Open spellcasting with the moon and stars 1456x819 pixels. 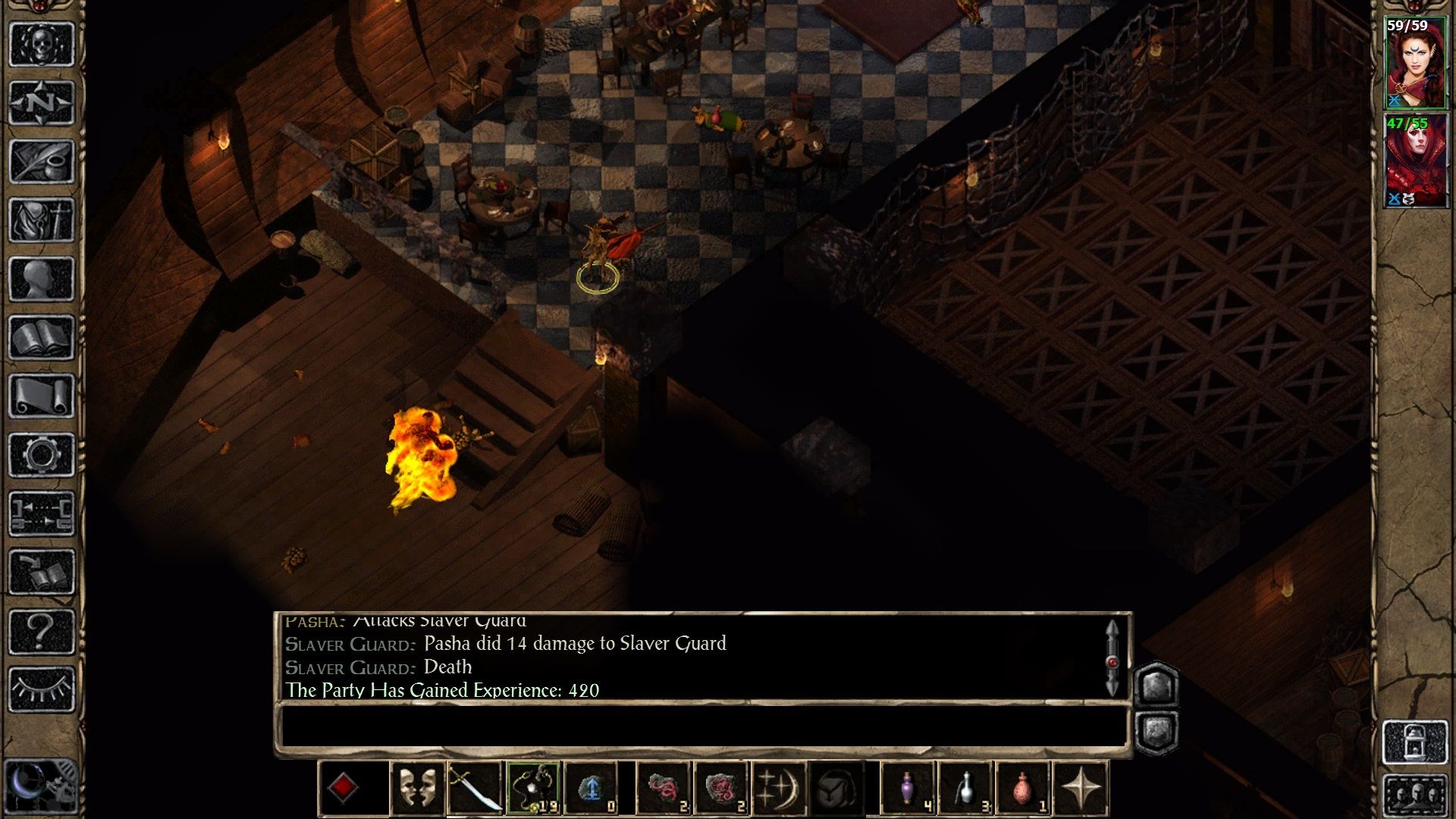click(x=779, y=788)
